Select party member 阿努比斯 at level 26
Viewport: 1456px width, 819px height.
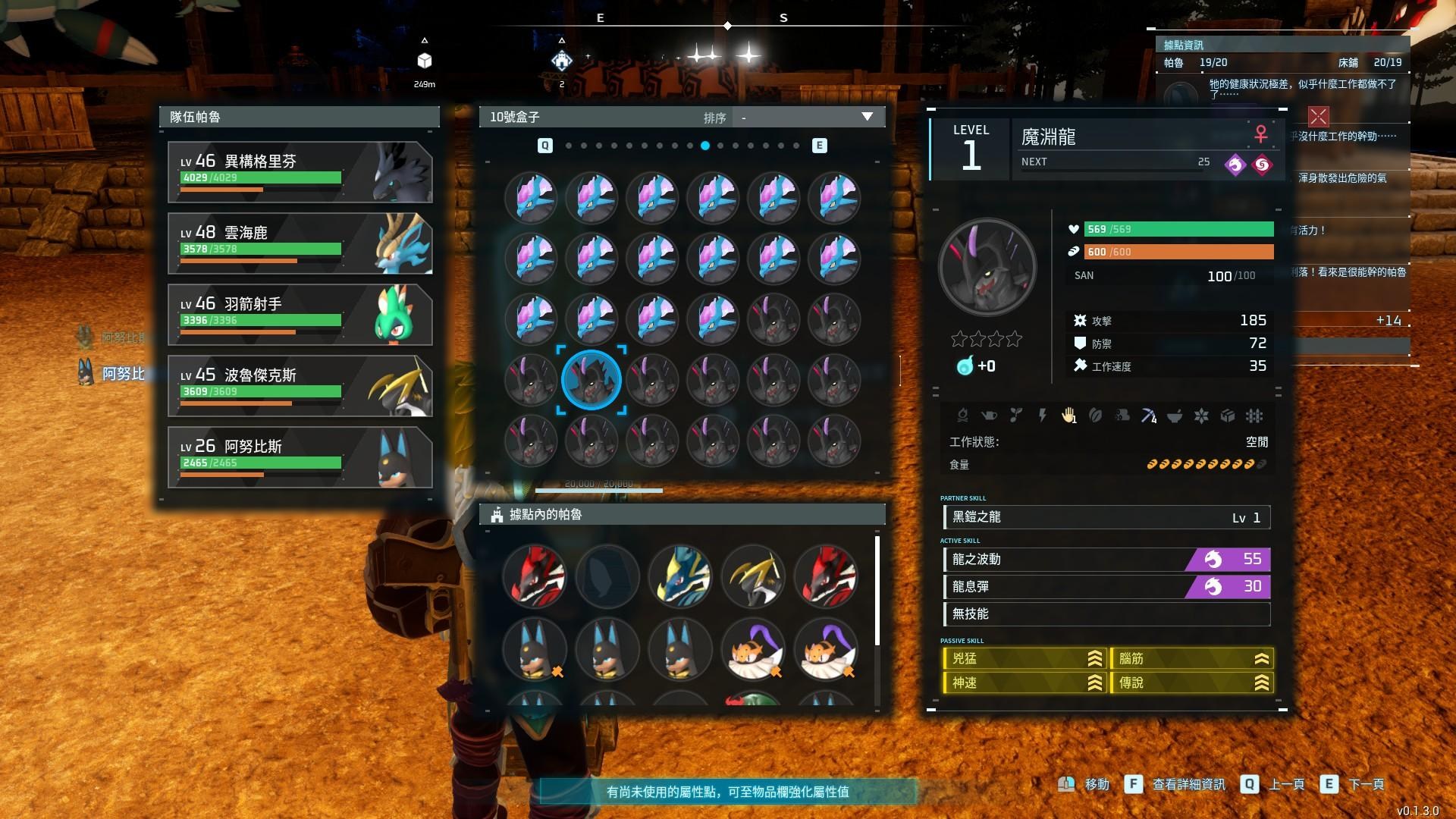300,457
